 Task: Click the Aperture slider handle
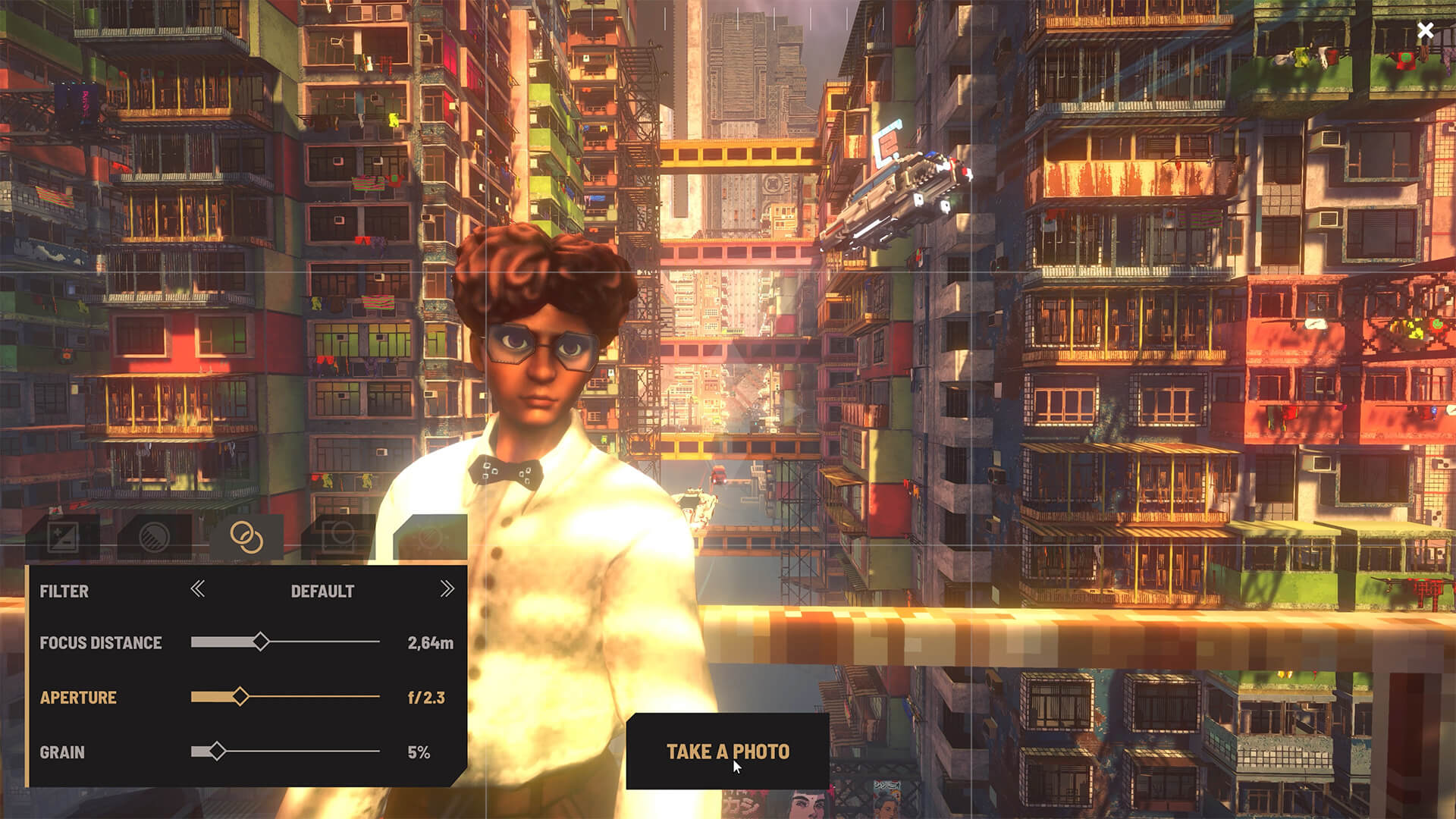pyautogui.click(x=240, y=696)
